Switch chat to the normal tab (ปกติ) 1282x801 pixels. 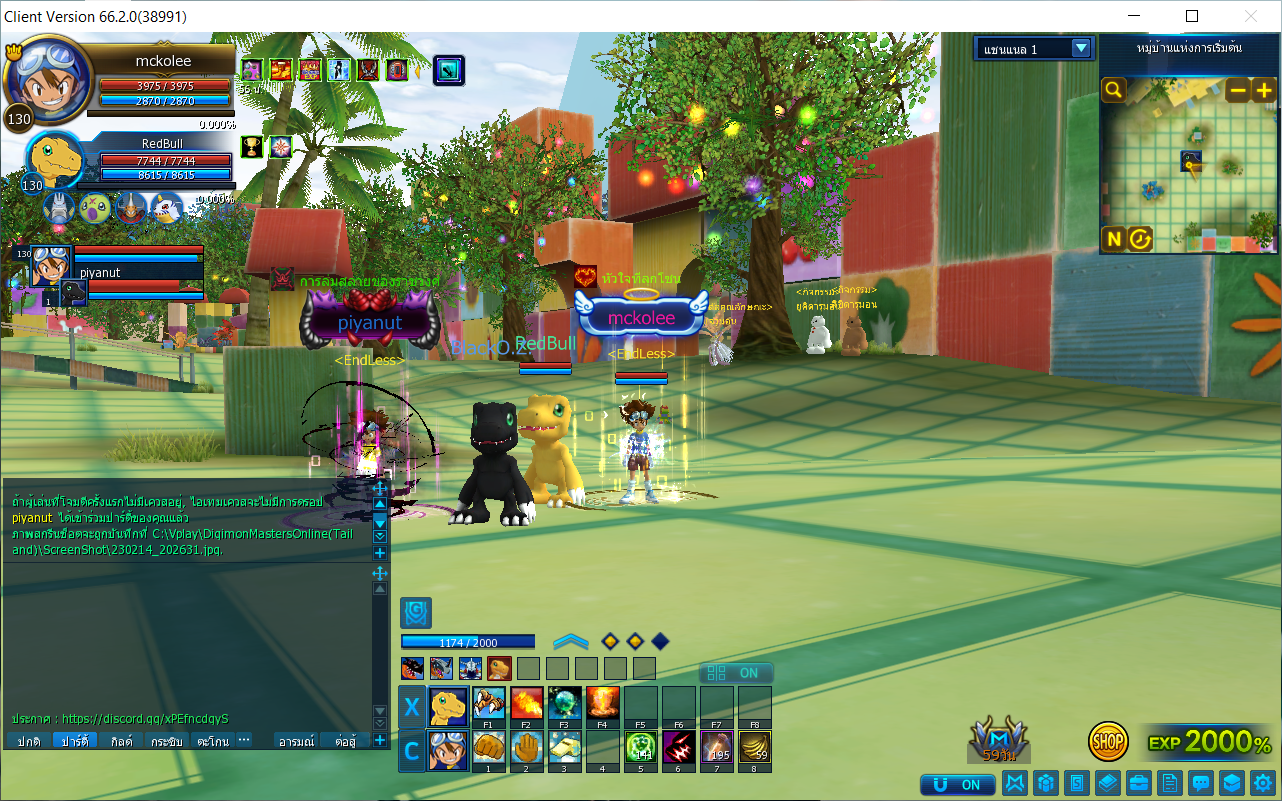(27, 741)
